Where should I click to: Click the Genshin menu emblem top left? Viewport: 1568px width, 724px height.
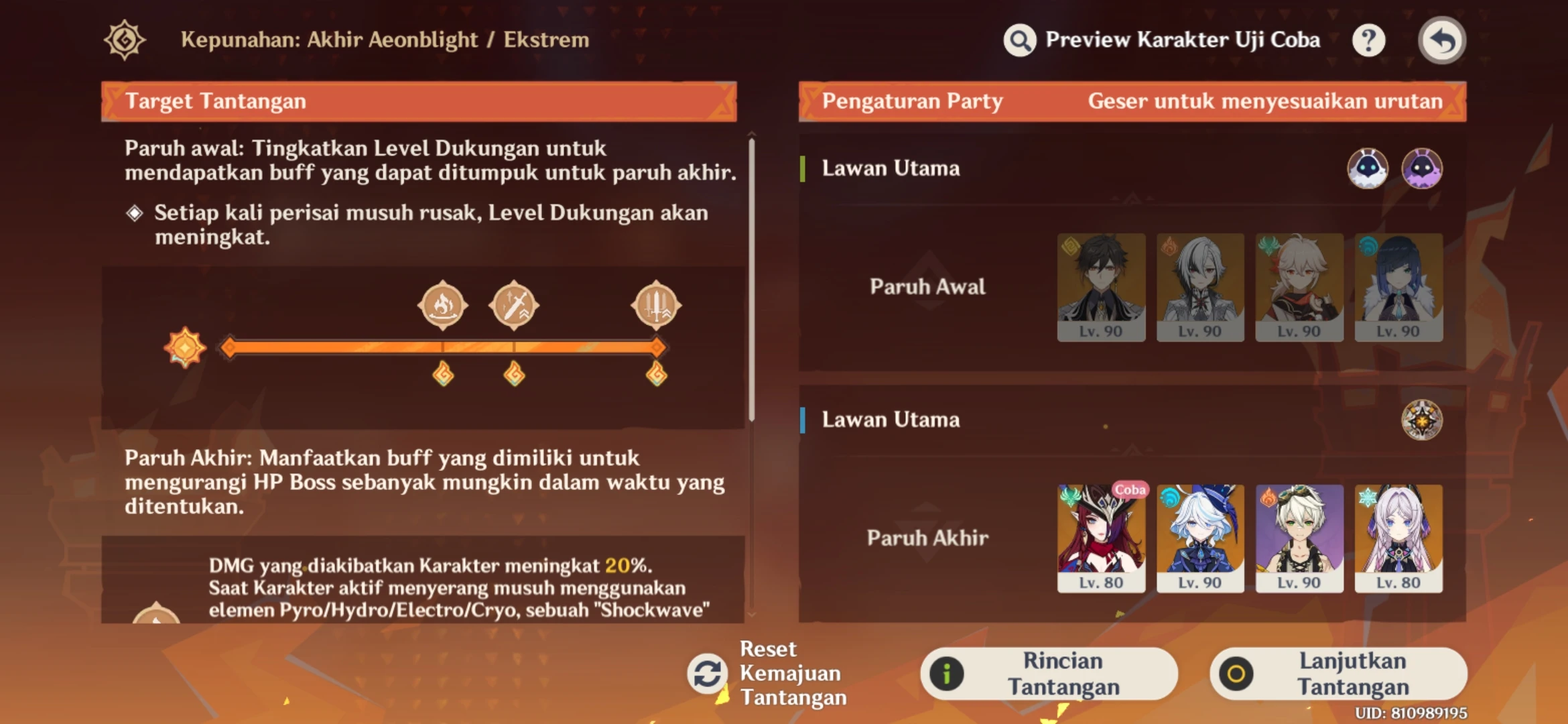pos(124,40)
